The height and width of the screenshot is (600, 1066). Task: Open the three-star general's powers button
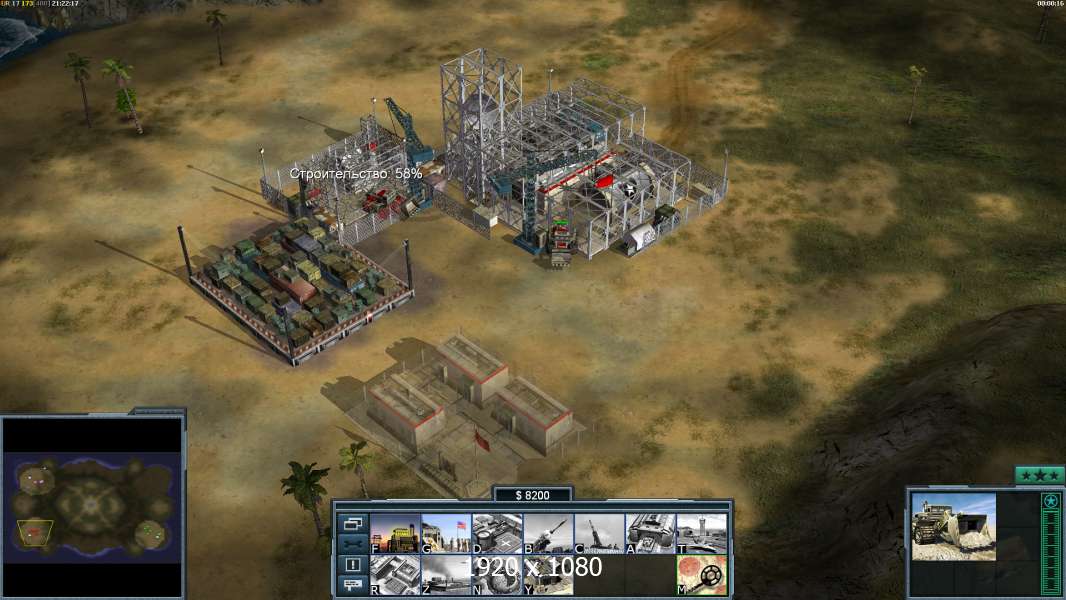pyautogui.click(x=1039, y=475)
